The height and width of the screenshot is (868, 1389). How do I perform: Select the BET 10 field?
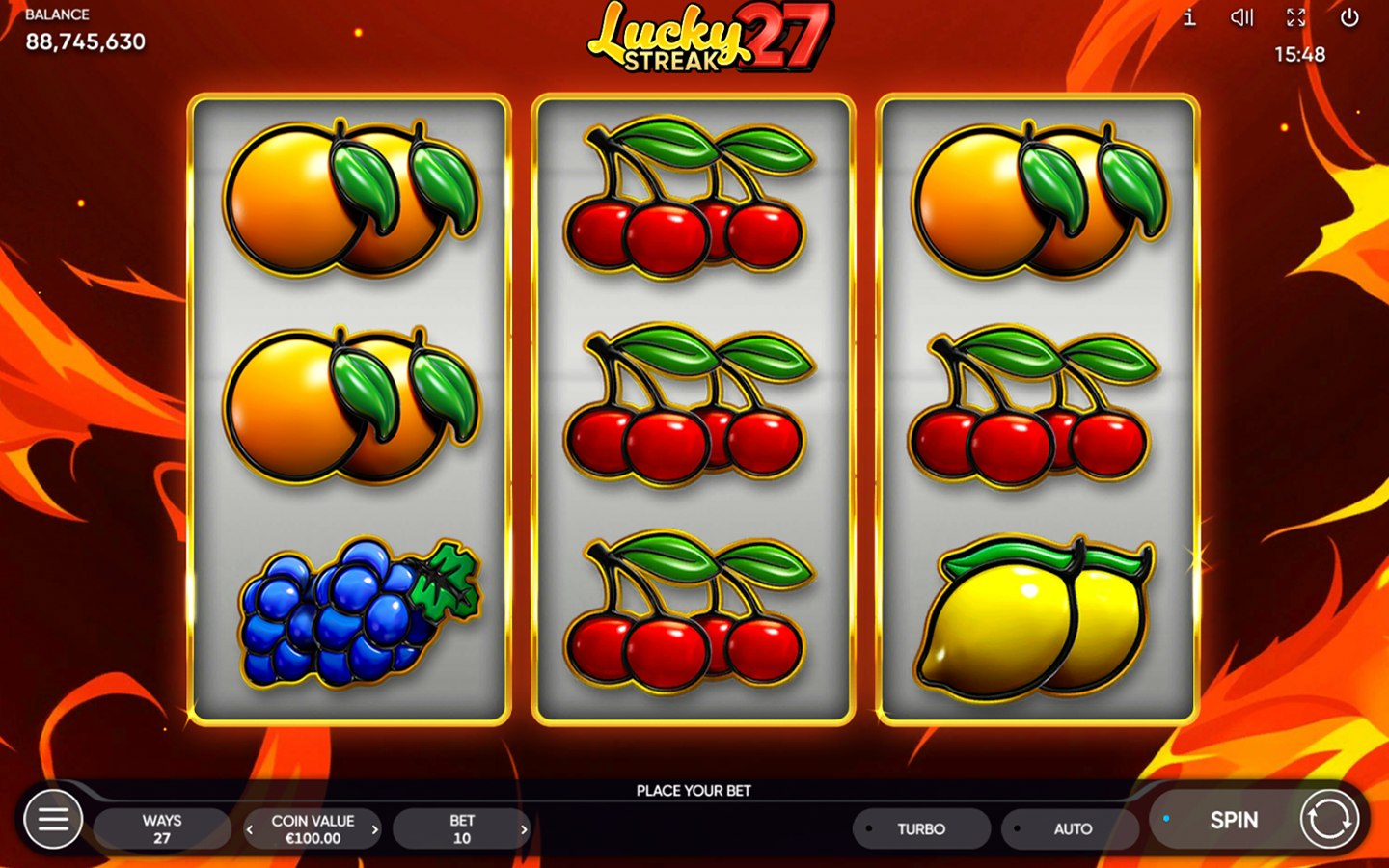pyautogui.click(x=461, y=828)
